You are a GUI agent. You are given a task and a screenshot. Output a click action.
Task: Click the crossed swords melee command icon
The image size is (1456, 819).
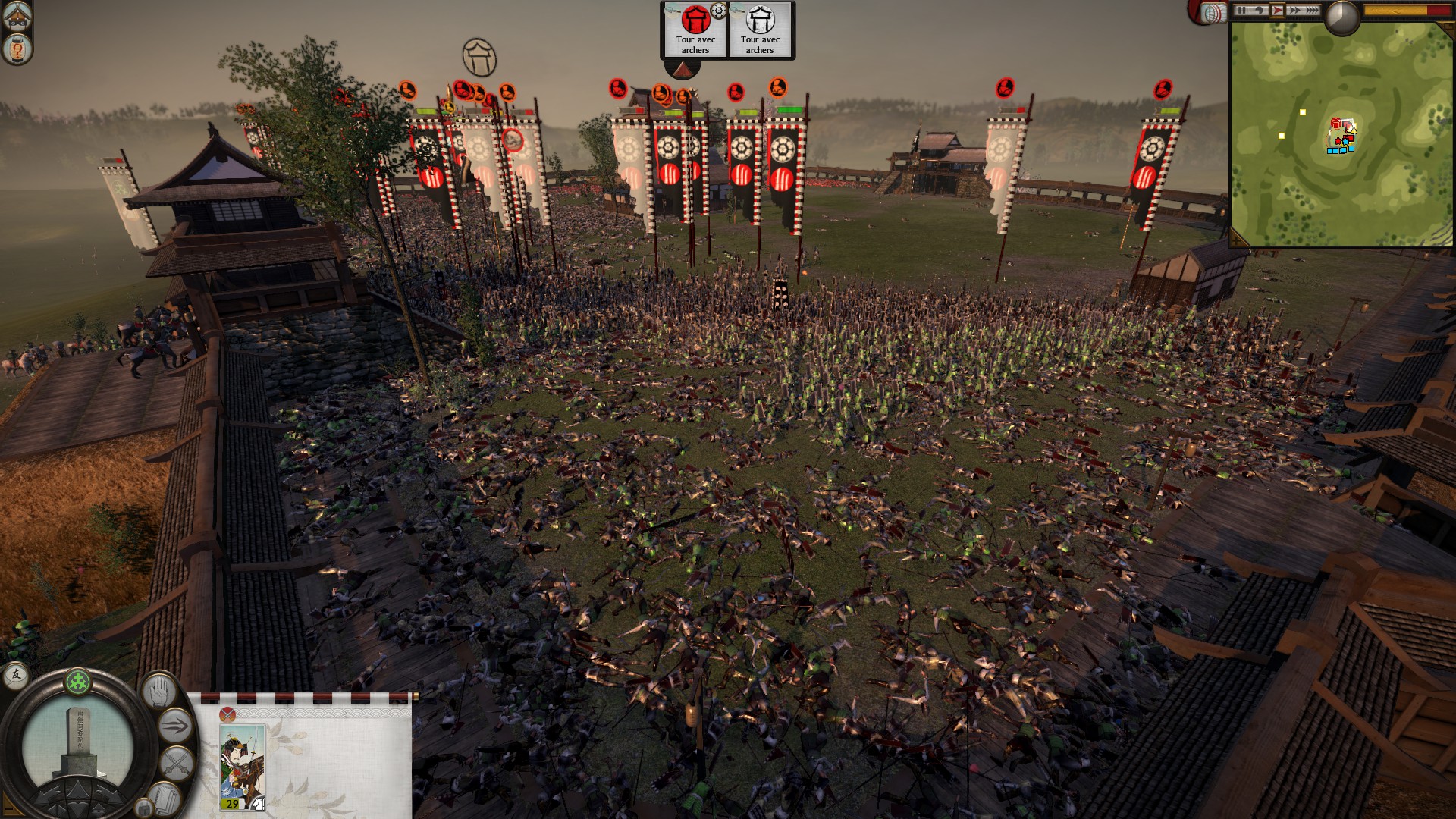click(x=175, y=761)
